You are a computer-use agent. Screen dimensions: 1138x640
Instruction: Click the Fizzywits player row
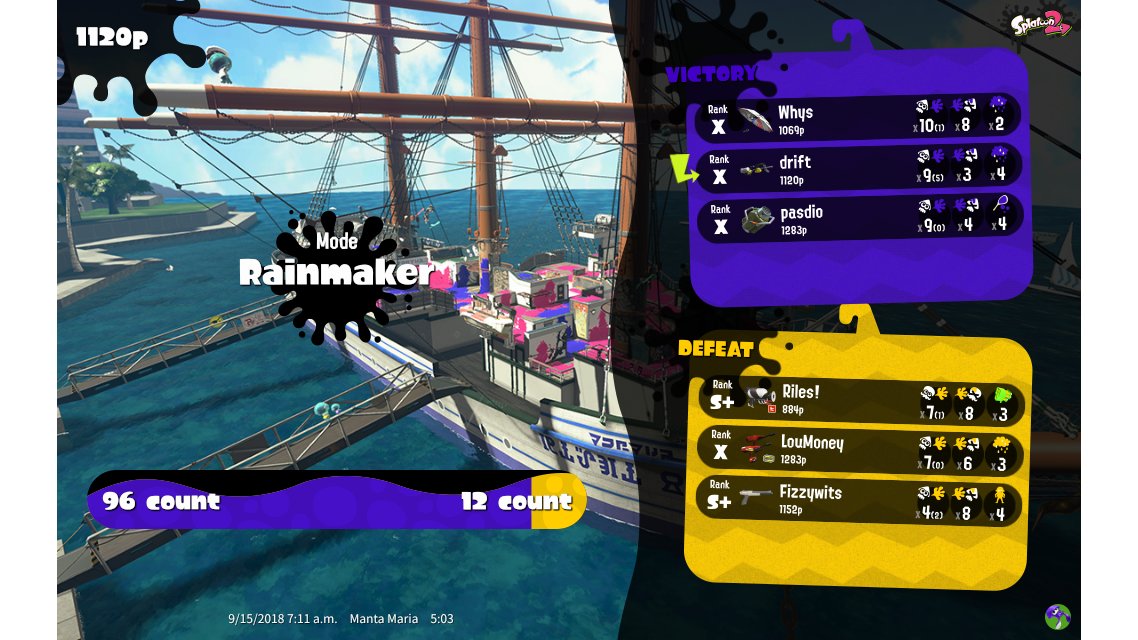click(858, 498)
